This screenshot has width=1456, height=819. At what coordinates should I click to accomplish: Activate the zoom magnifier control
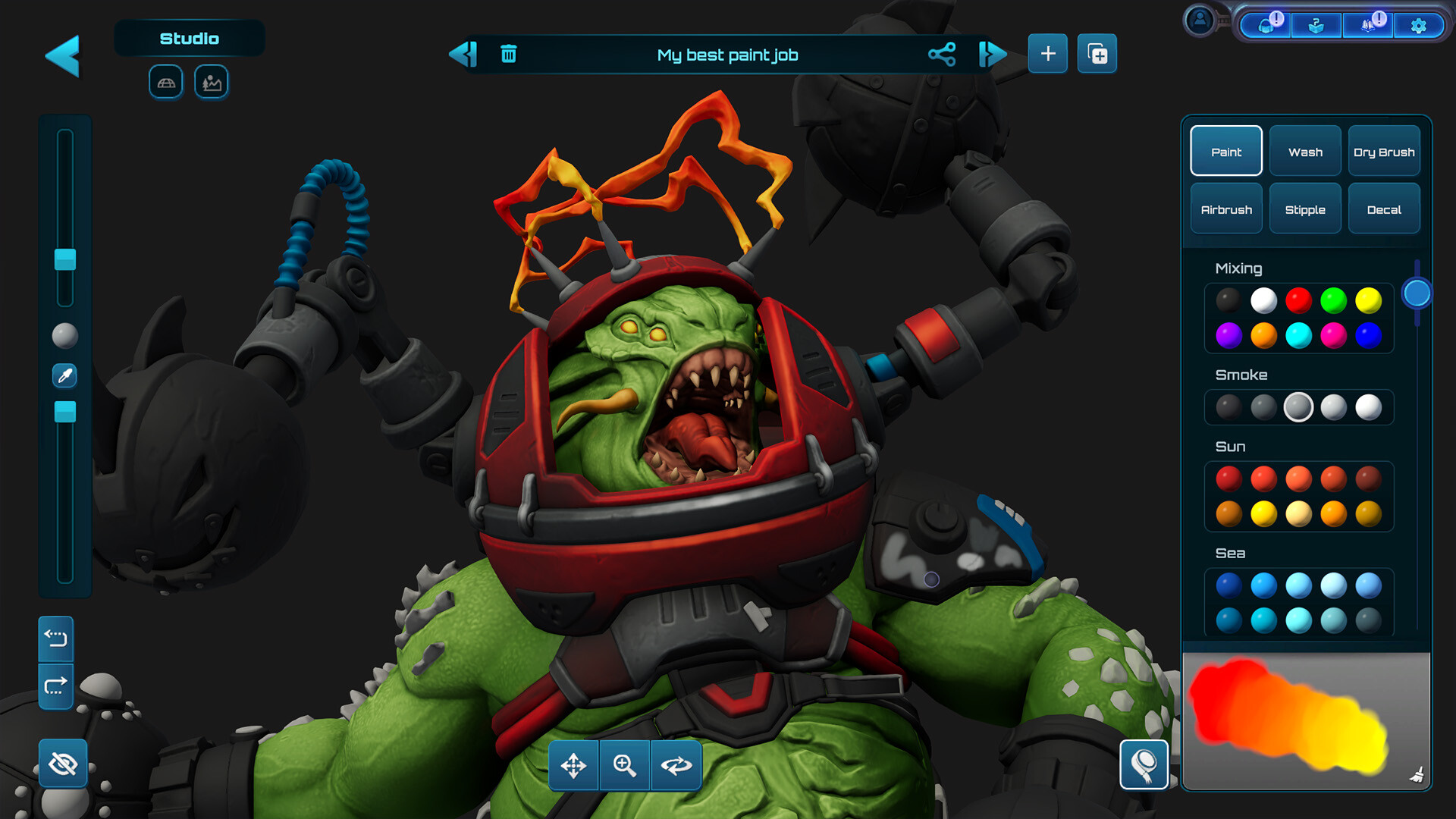click(624, 766)
